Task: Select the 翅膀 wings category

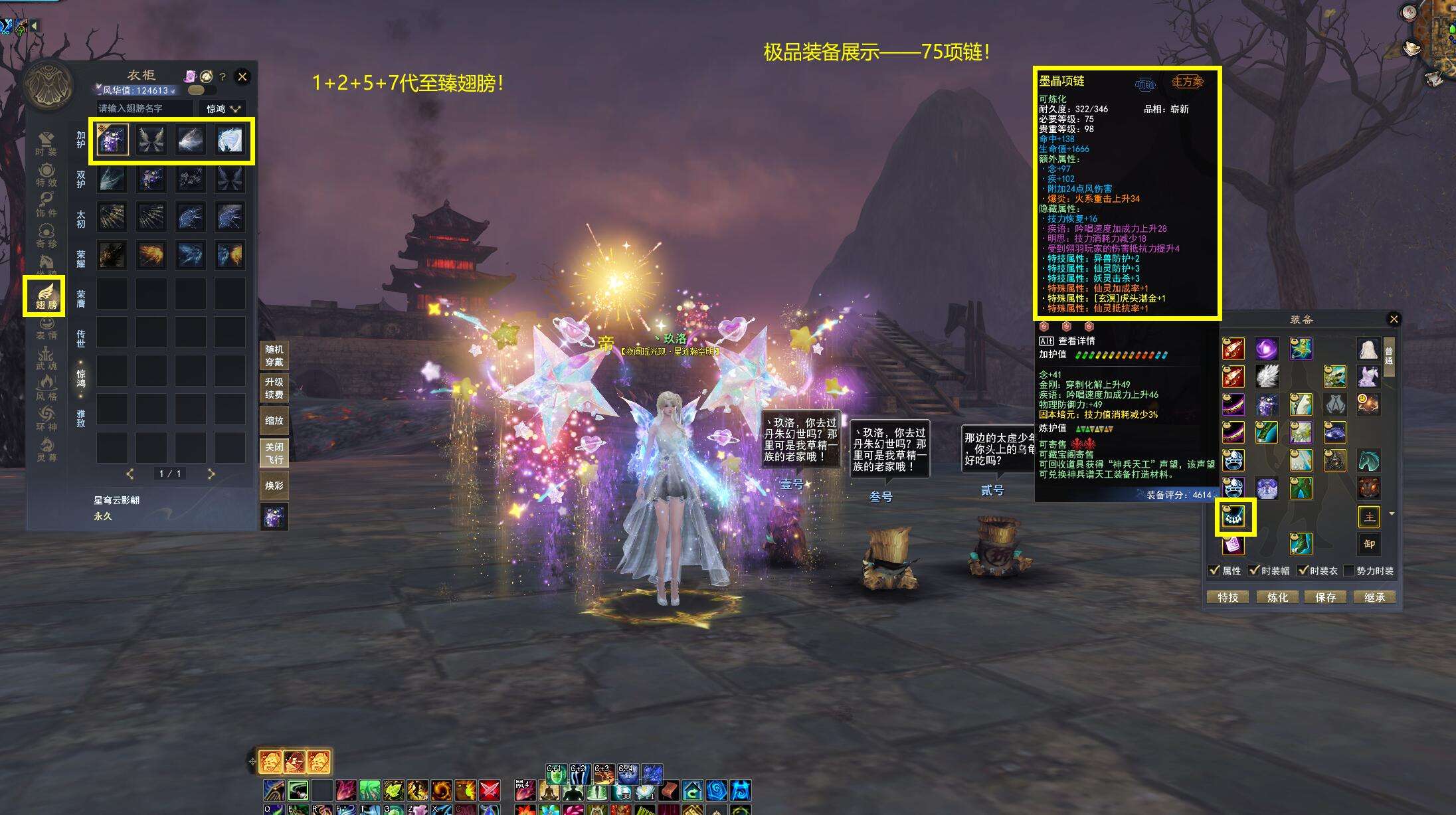Action: coord(46,296)
